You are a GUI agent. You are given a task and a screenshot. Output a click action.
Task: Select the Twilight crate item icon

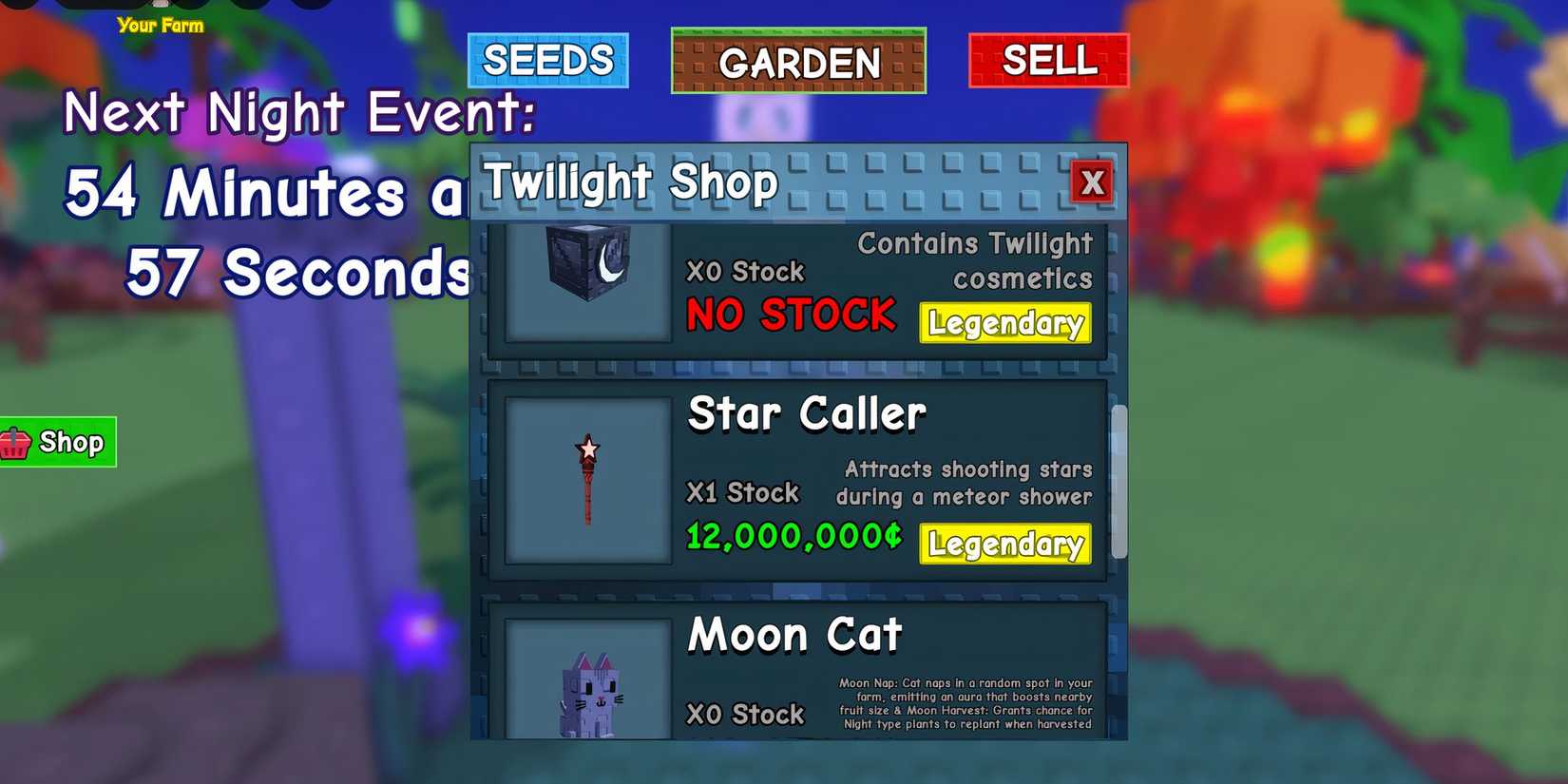[x=586, y=277]
